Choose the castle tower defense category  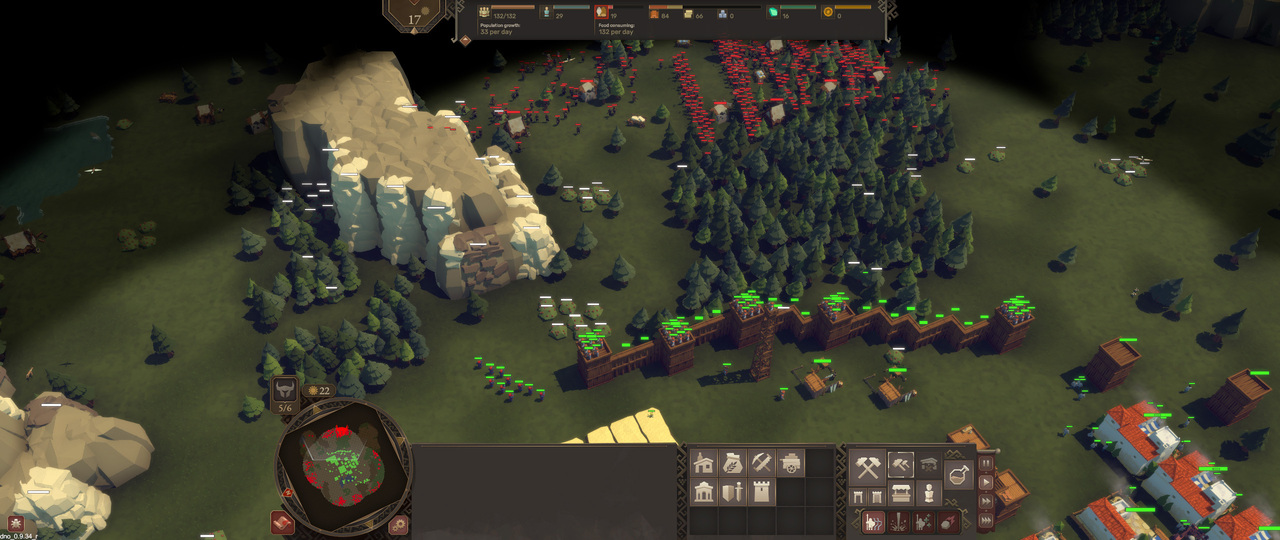click(x=762, y=492)
